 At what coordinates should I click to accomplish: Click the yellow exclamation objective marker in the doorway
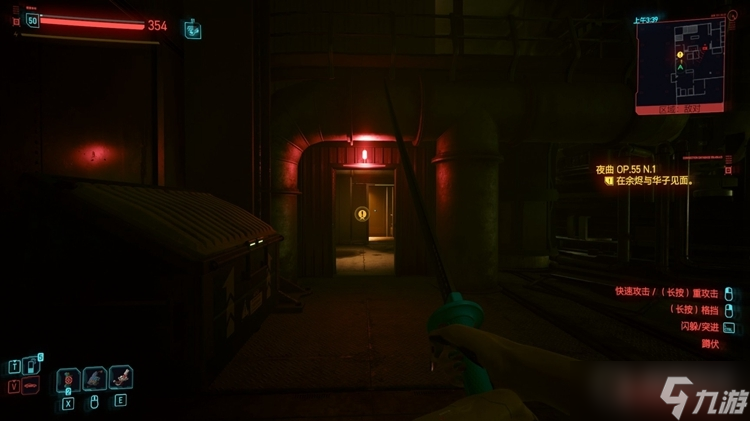361,213
